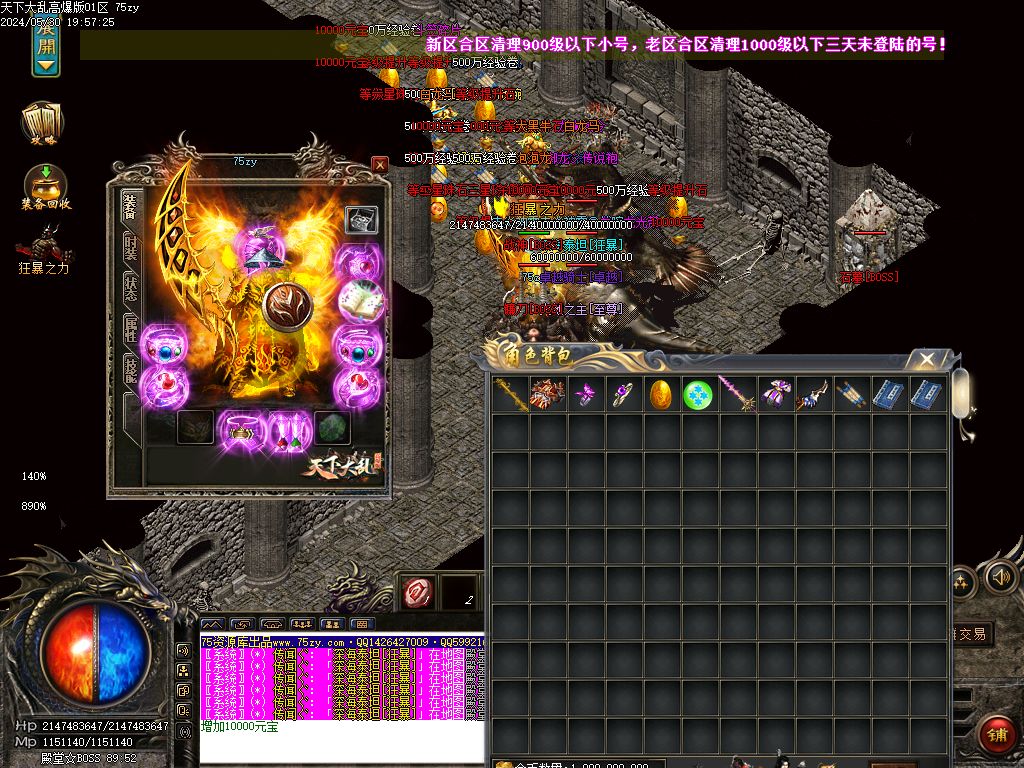Toggle the sound speaker button
This screenshot has height=768, width=1024.
click(x=1001, y=577)
